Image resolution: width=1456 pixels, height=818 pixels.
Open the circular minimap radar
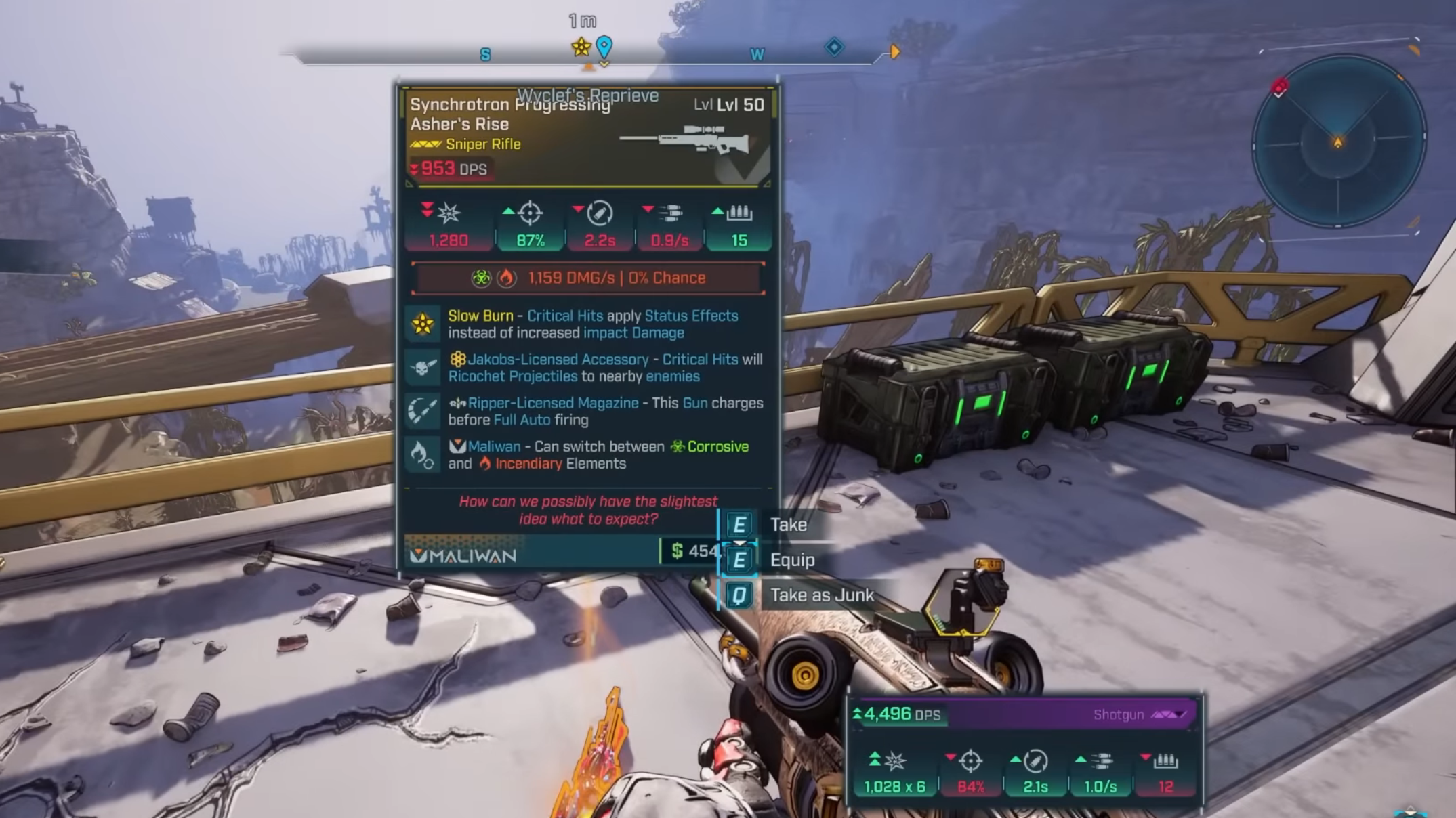click(1337, 142)
